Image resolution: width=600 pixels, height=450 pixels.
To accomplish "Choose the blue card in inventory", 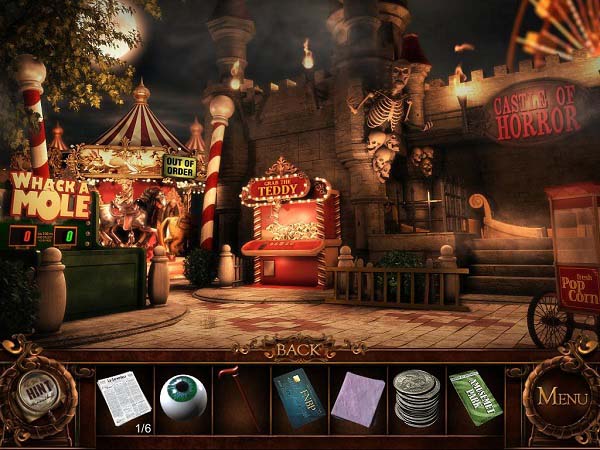I will [x=299, y=396].
